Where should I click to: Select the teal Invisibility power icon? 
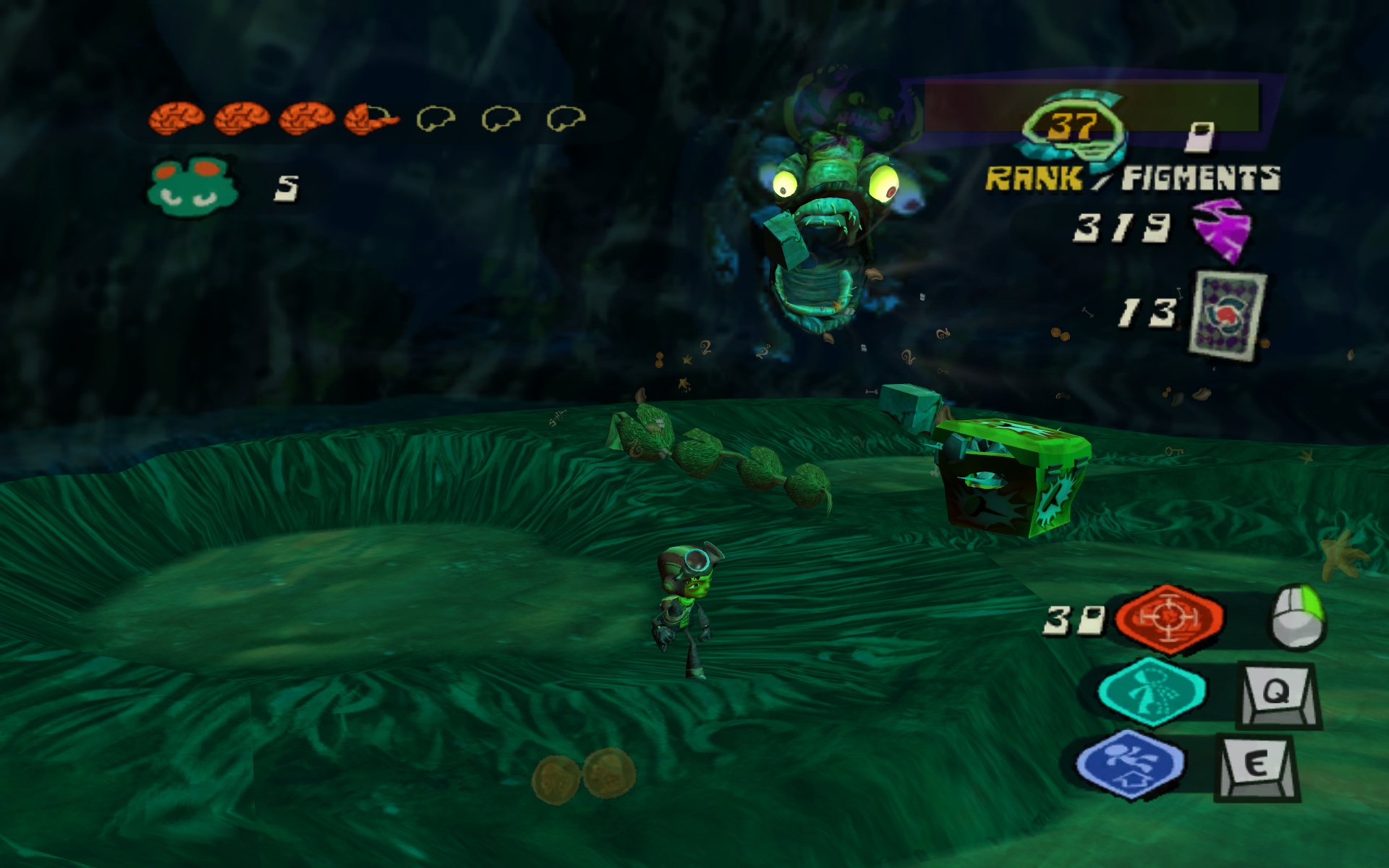click(1151, 692)
